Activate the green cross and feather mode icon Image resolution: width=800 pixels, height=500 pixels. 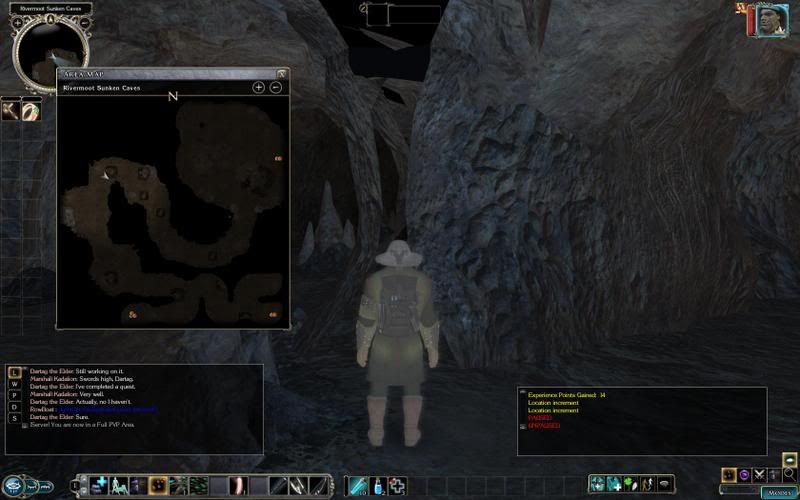point(629,485)
